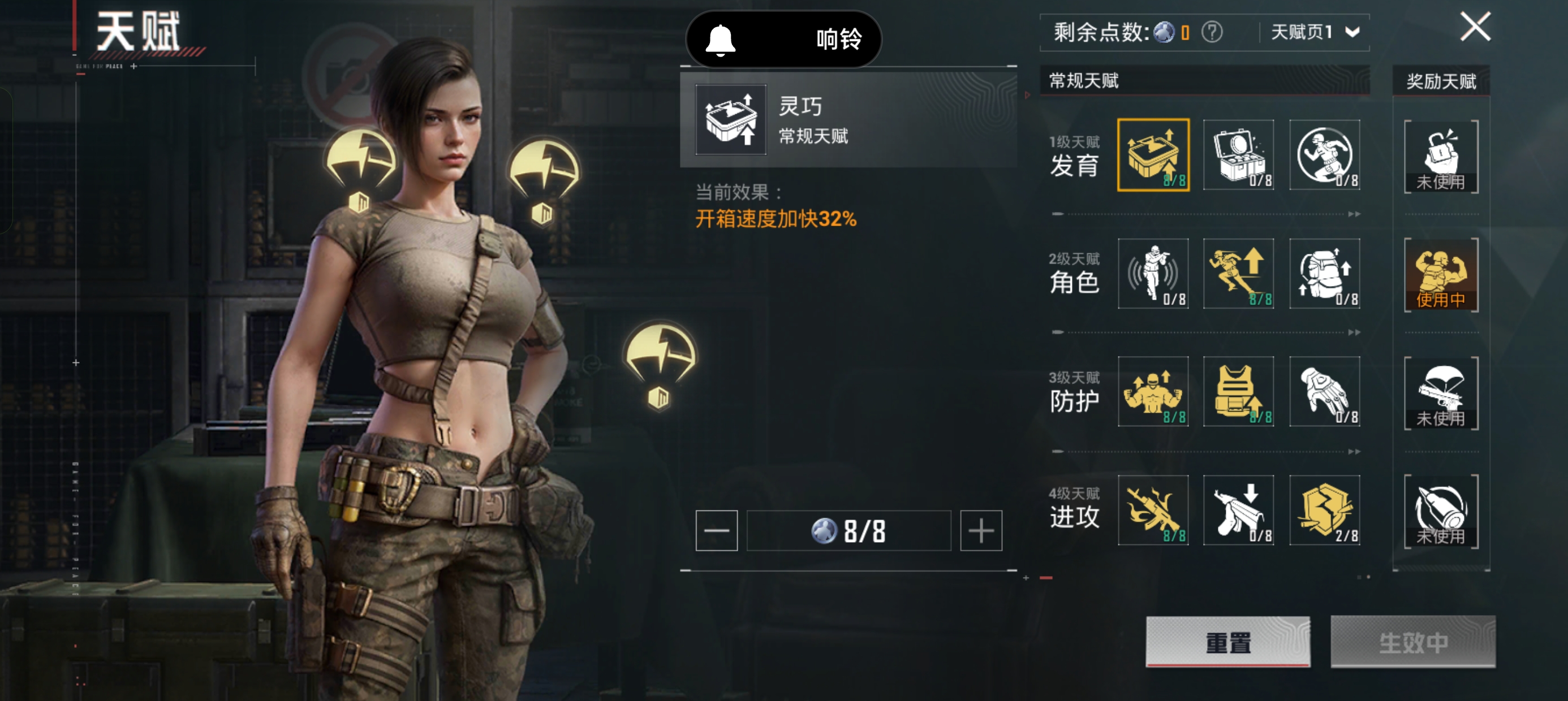Click the 生效中 status button
This screenshot has height=701, width=1568.
pyautogui.click(x=1412, y=642)
